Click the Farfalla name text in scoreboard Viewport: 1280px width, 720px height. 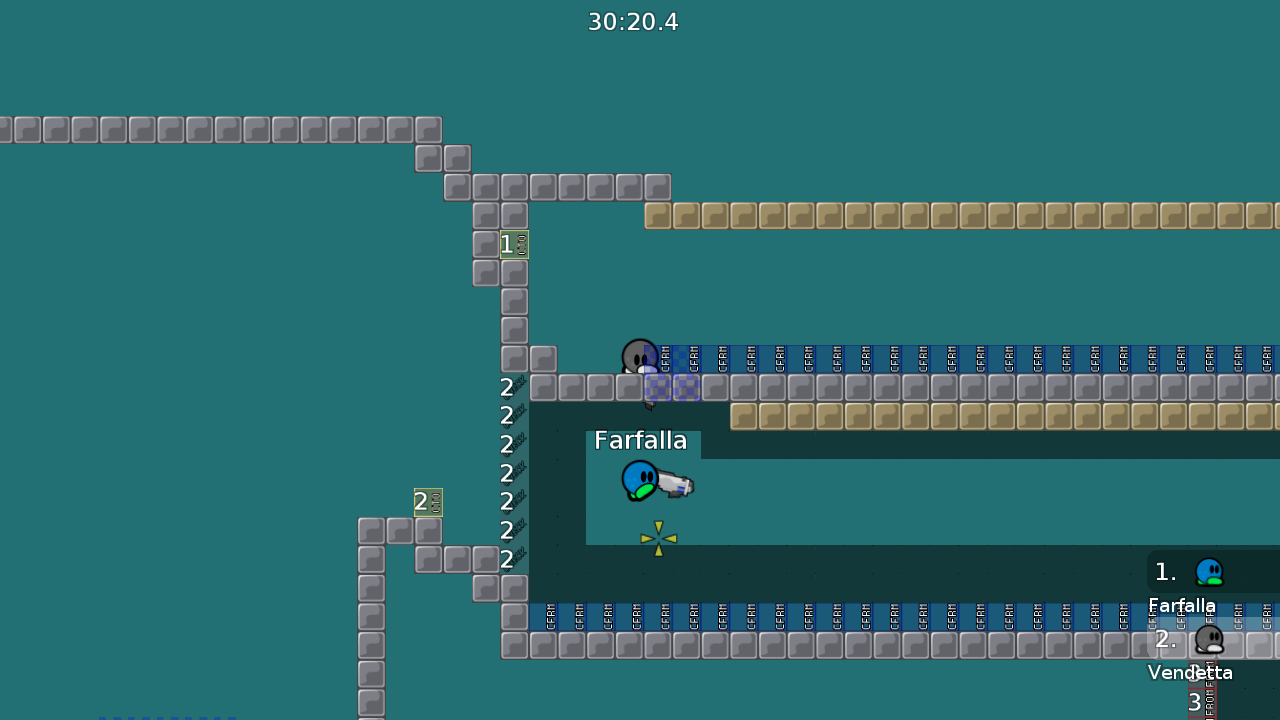pyautogui.click(x=1182, y=605)
